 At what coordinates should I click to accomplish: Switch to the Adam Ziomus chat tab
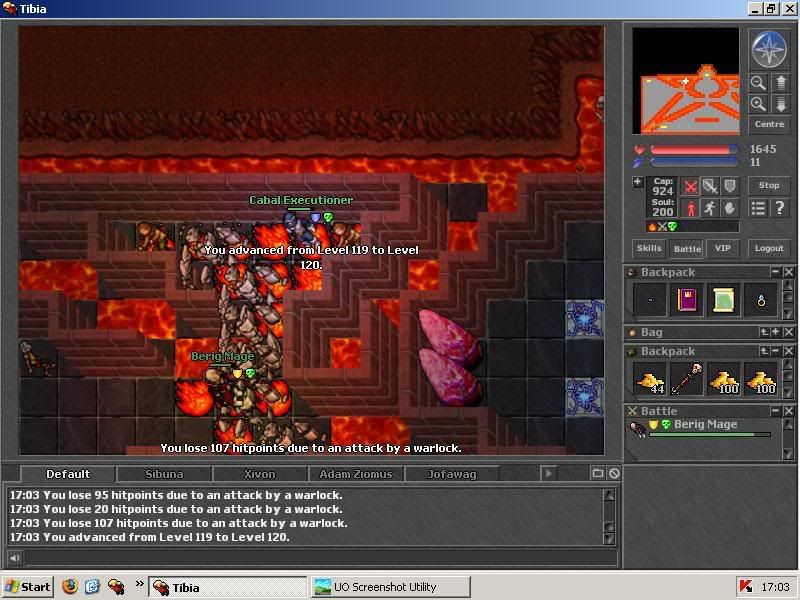pos(356,474)
